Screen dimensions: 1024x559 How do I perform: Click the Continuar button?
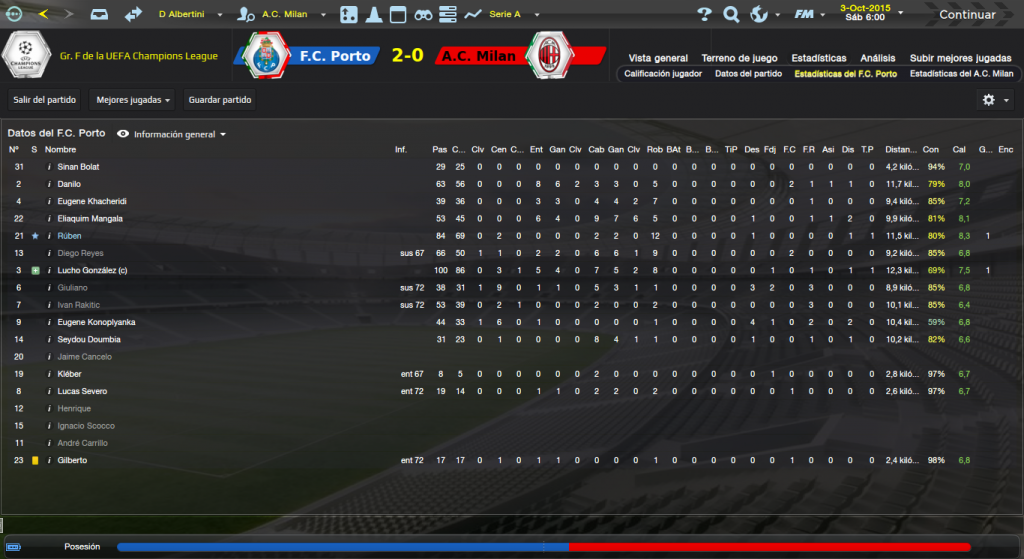[966, 15]
